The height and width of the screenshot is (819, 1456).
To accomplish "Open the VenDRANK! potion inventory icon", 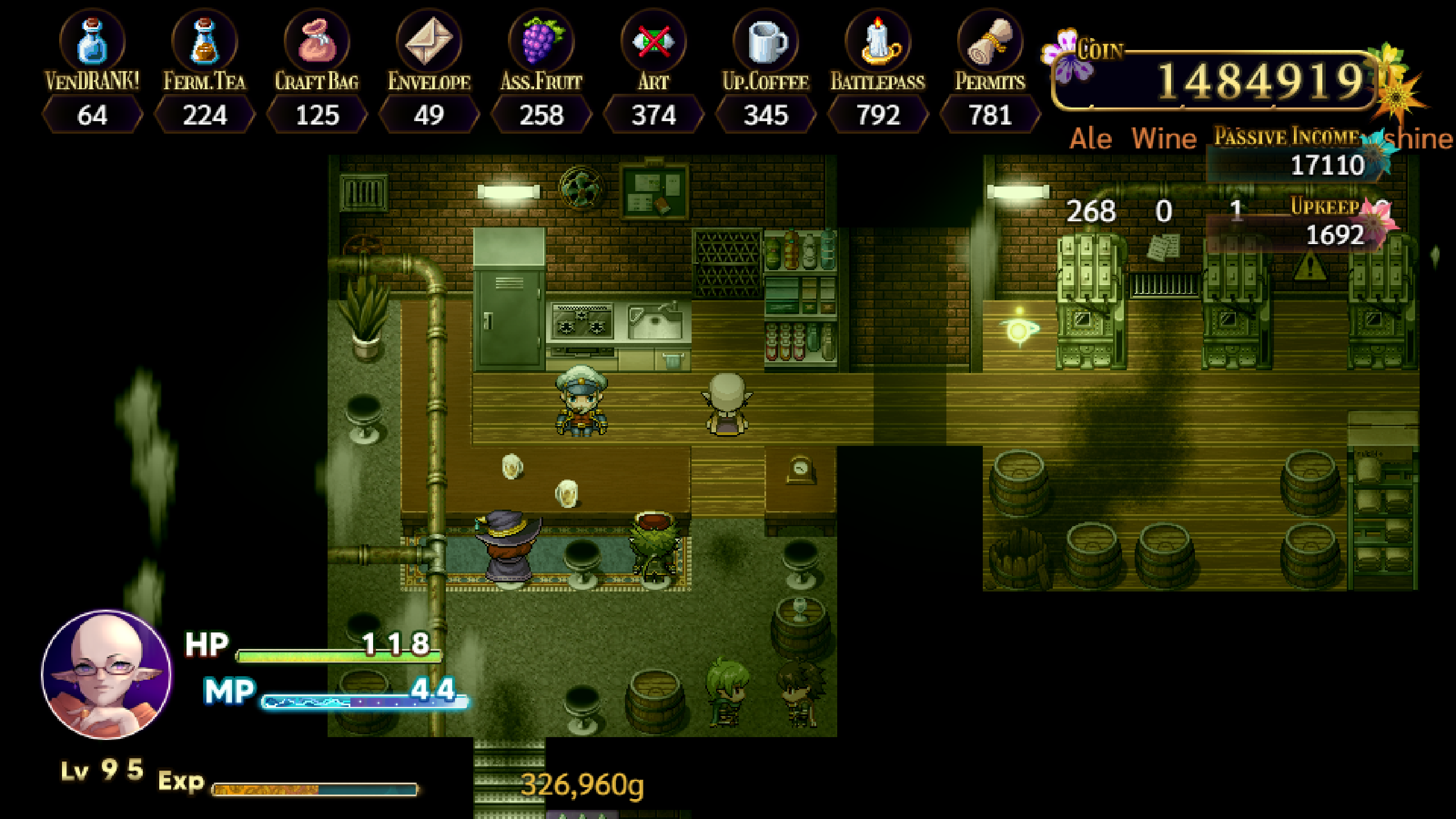I will click(x=91, y=43).
